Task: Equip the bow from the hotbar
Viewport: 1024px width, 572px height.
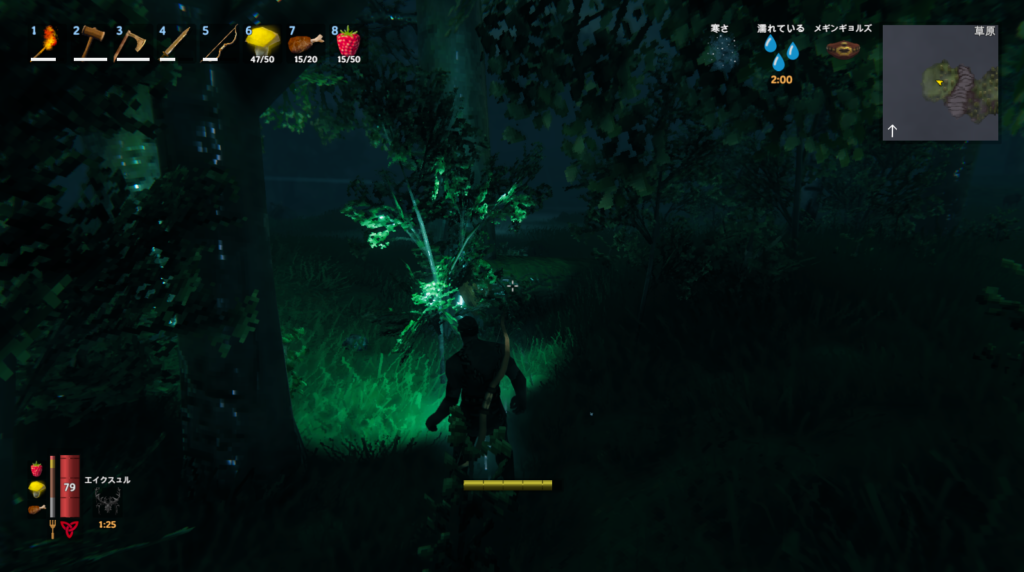Action: coord(219,43)
